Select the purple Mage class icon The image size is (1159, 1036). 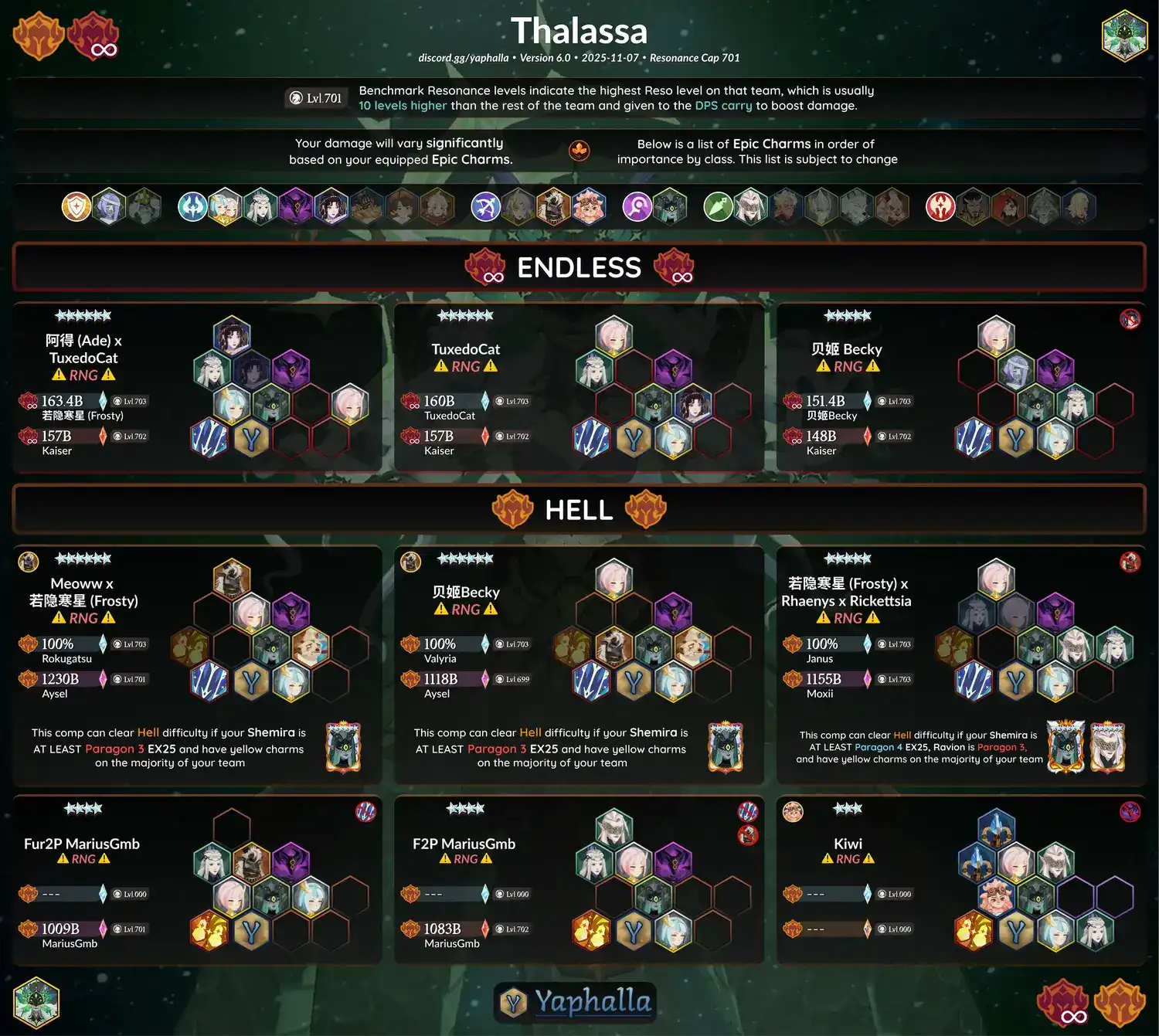(x=637, y=206)
